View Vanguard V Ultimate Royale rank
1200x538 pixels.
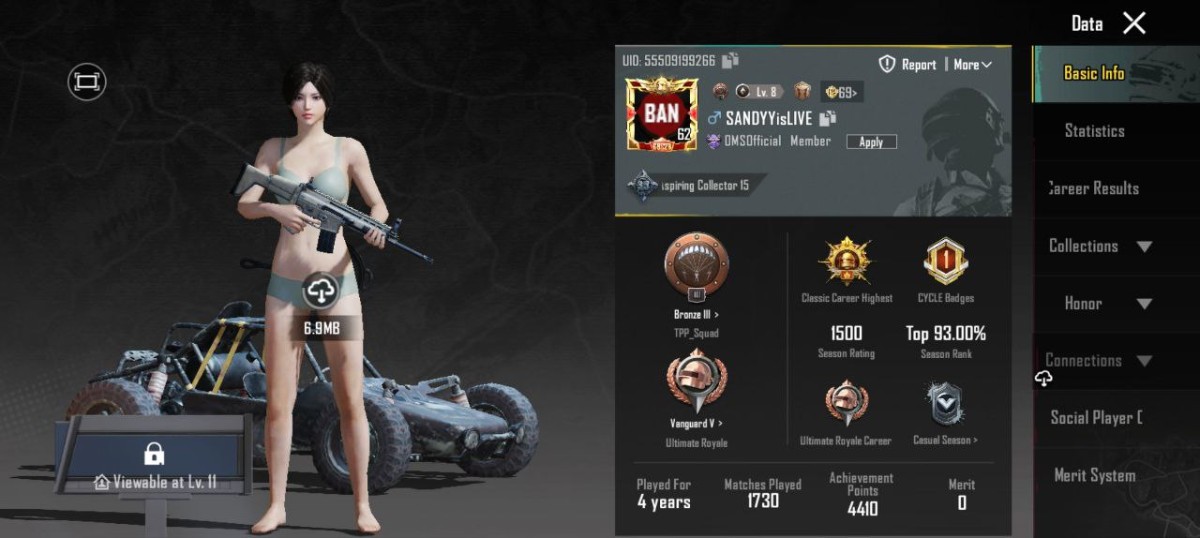[x=696, y=386]
